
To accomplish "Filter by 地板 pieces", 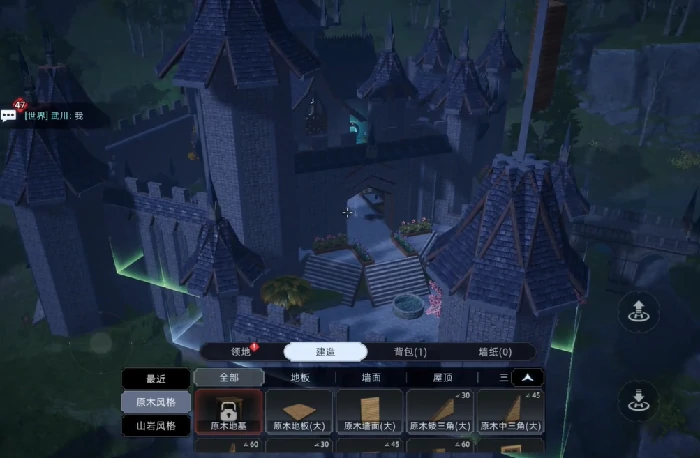I will (300, 377).
